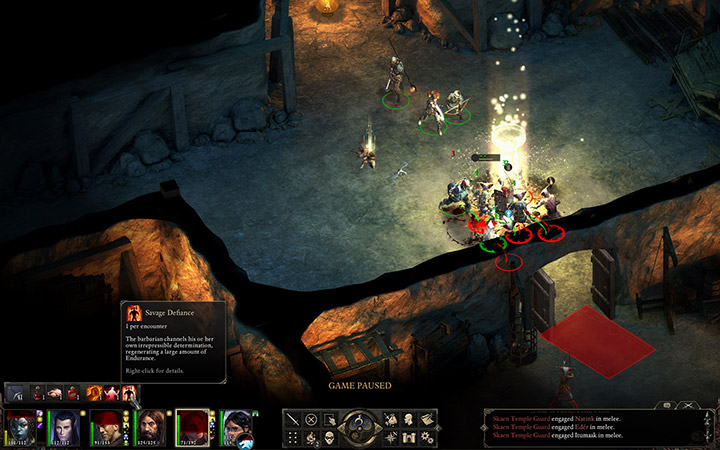
Task: Open the stronghold castle button
Action: 410,437
